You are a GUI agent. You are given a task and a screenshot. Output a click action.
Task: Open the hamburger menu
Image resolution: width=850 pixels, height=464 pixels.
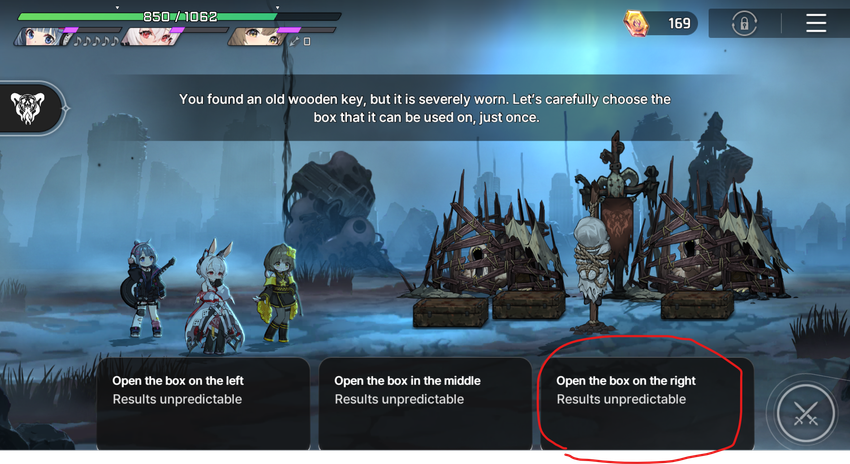816,23
